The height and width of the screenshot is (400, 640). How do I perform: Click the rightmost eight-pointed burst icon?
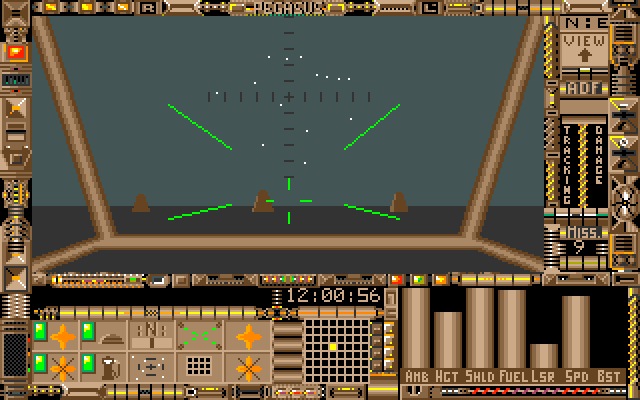[248, 367]
